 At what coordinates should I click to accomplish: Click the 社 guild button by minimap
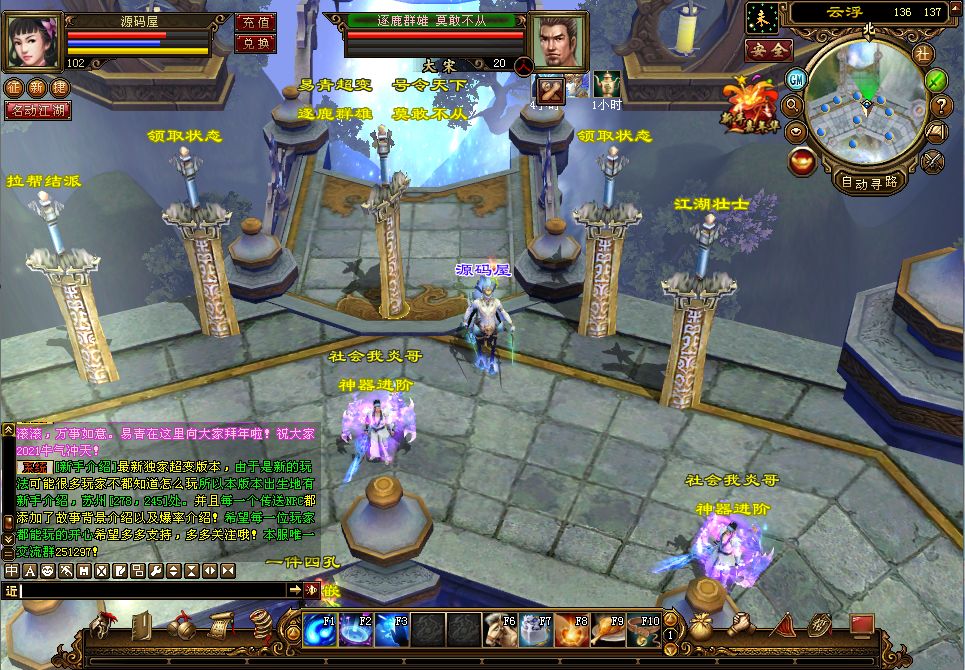pos(922,54)
